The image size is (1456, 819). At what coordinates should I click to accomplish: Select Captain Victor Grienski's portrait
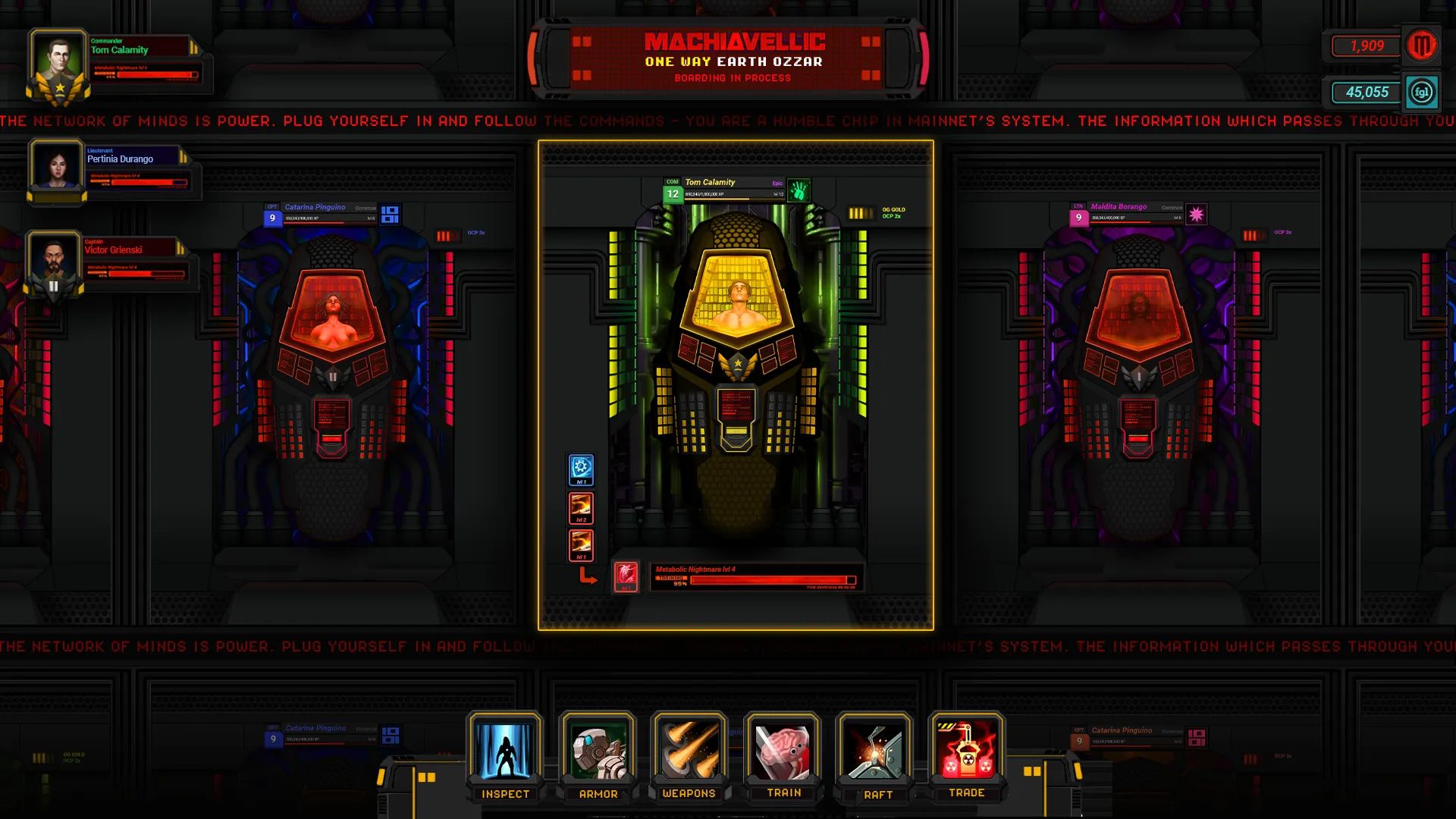click(x=54, y=262)
